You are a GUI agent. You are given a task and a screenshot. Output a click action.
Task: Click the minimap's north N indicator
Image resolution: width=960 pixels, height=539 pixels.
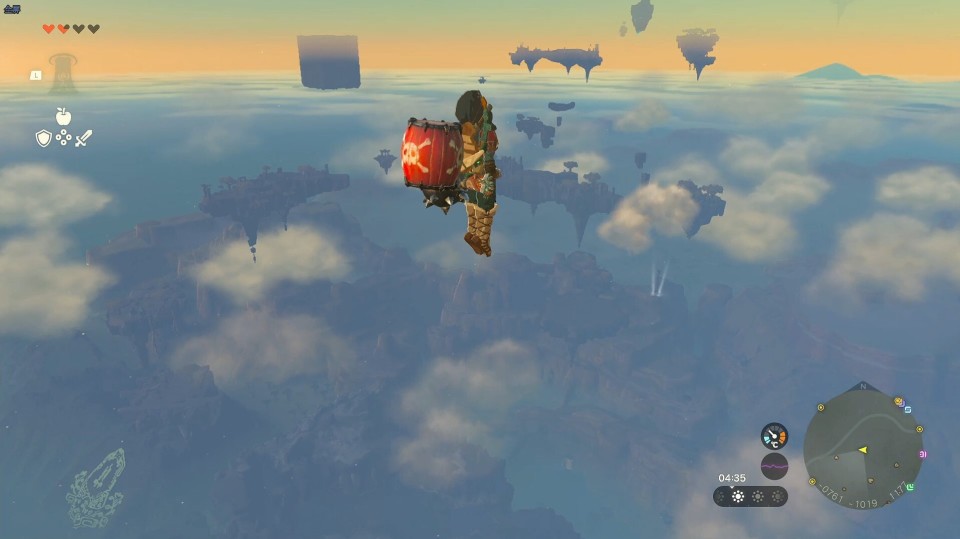click(x=863, y=387)
